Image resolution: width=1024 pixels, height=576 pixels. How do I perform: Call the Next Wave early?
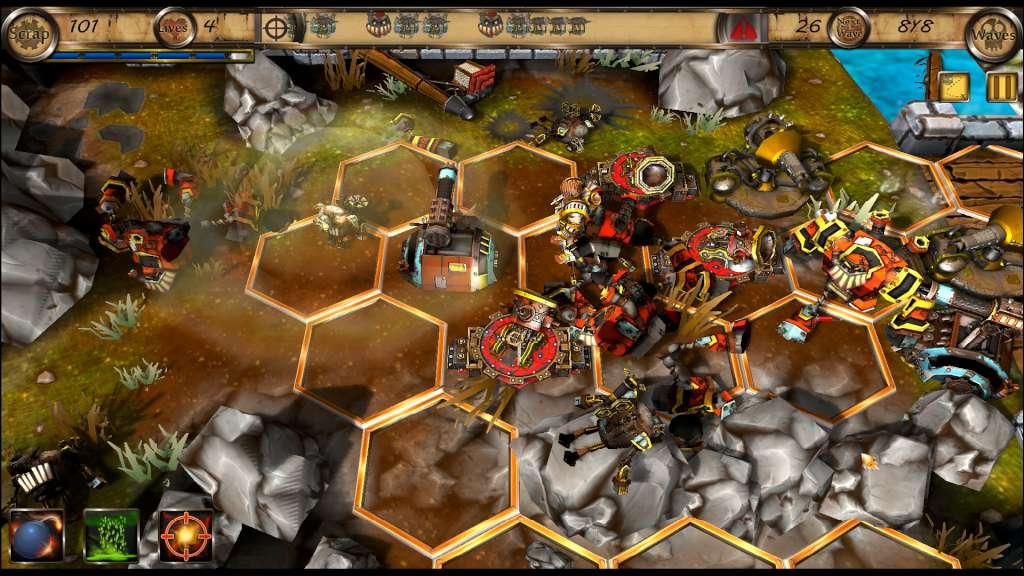click(848, 28)
